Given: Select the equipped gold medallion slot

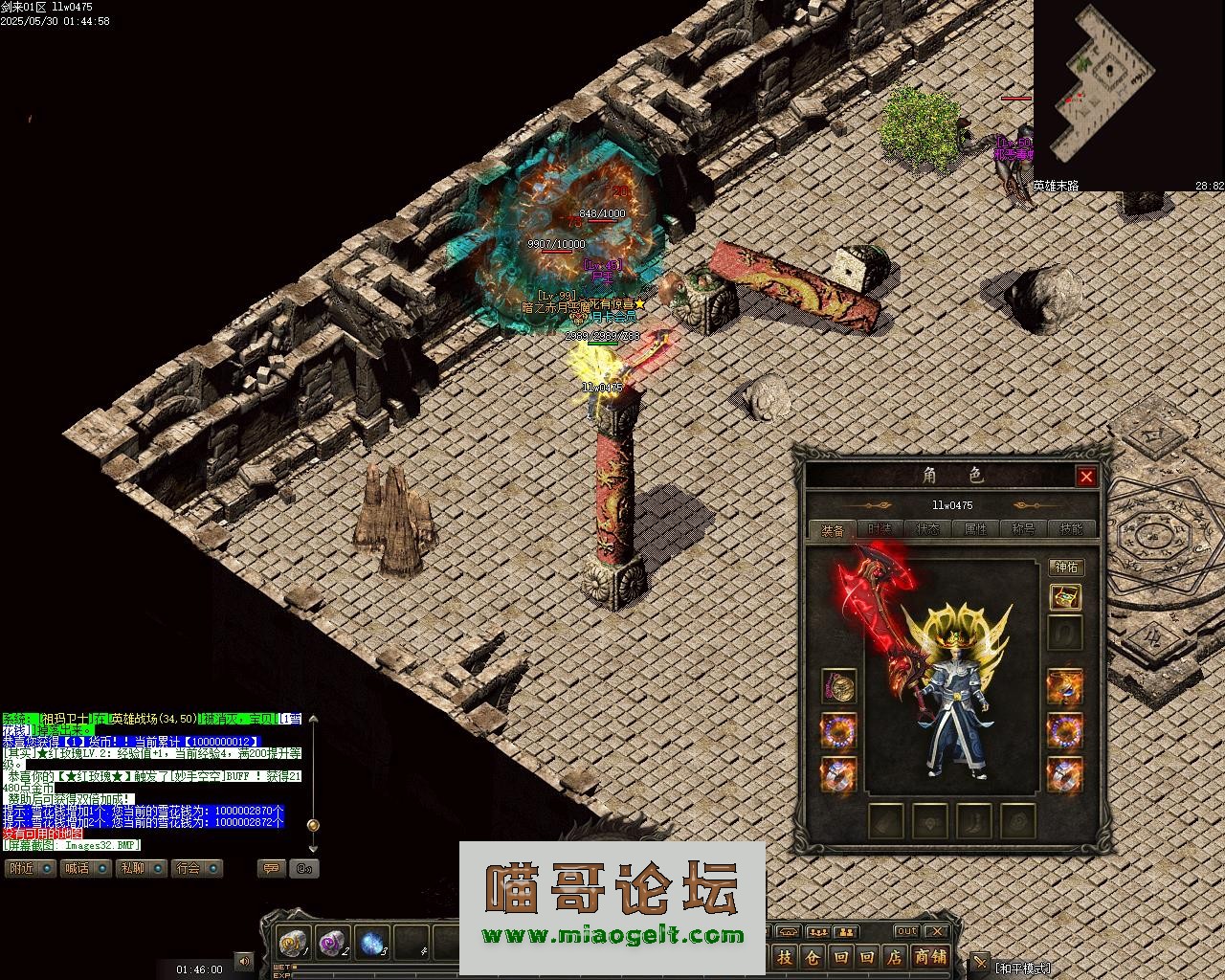Looking at the screenshot, I should click(839, 686).
